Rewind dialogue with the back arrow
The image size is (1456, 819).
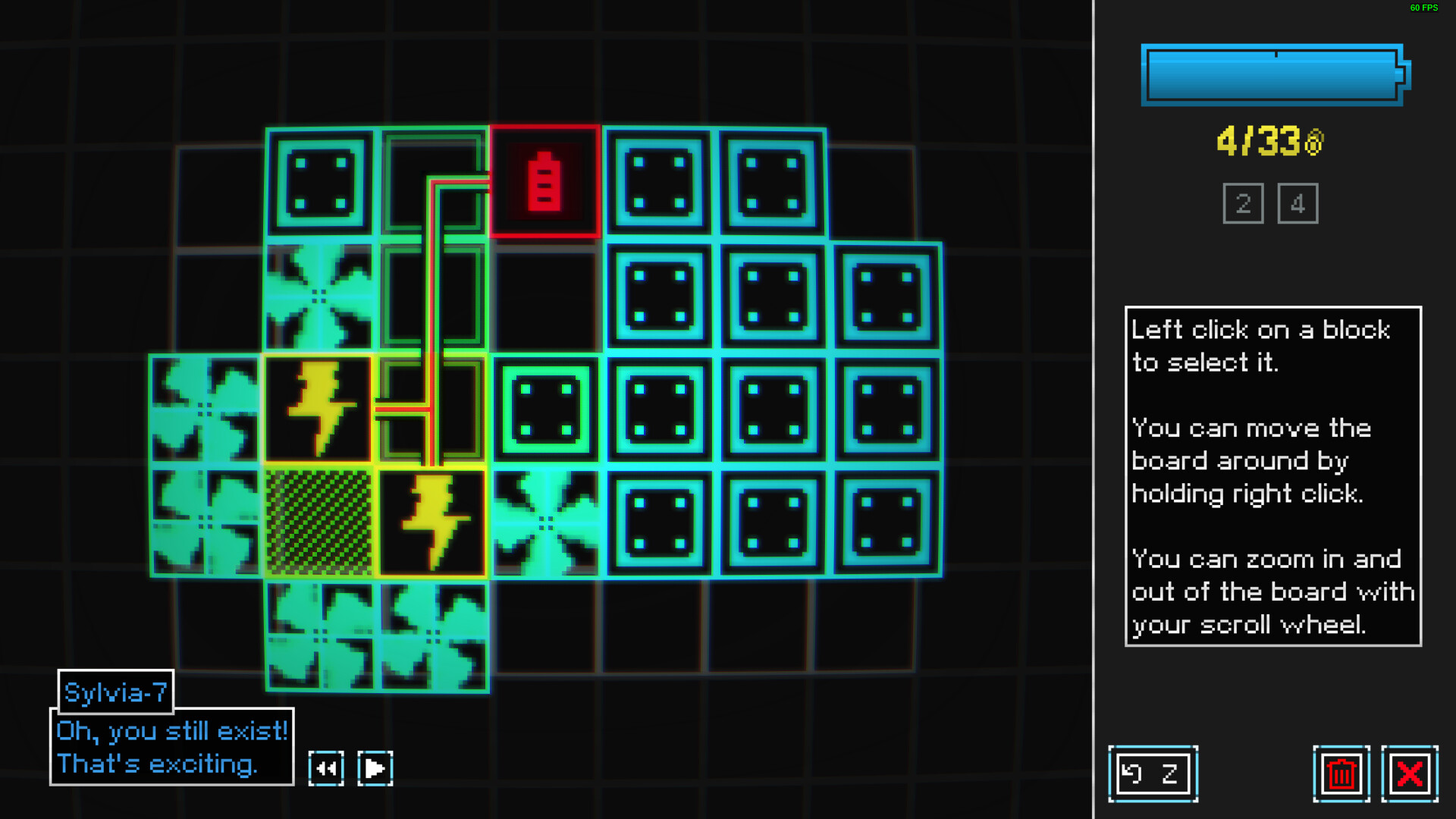click(326, 767)
